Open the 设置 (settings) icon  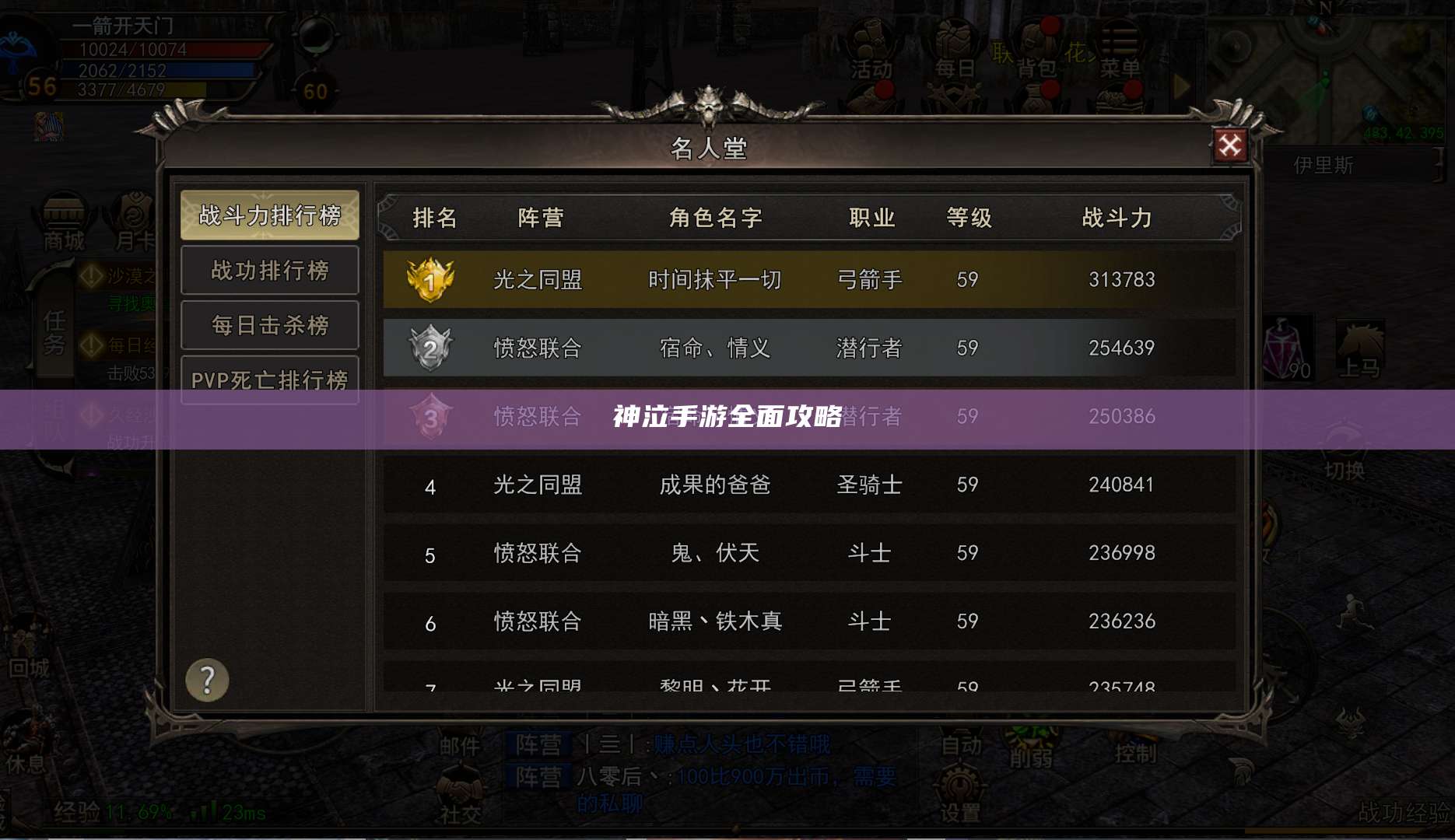click(x=959, y=793)
